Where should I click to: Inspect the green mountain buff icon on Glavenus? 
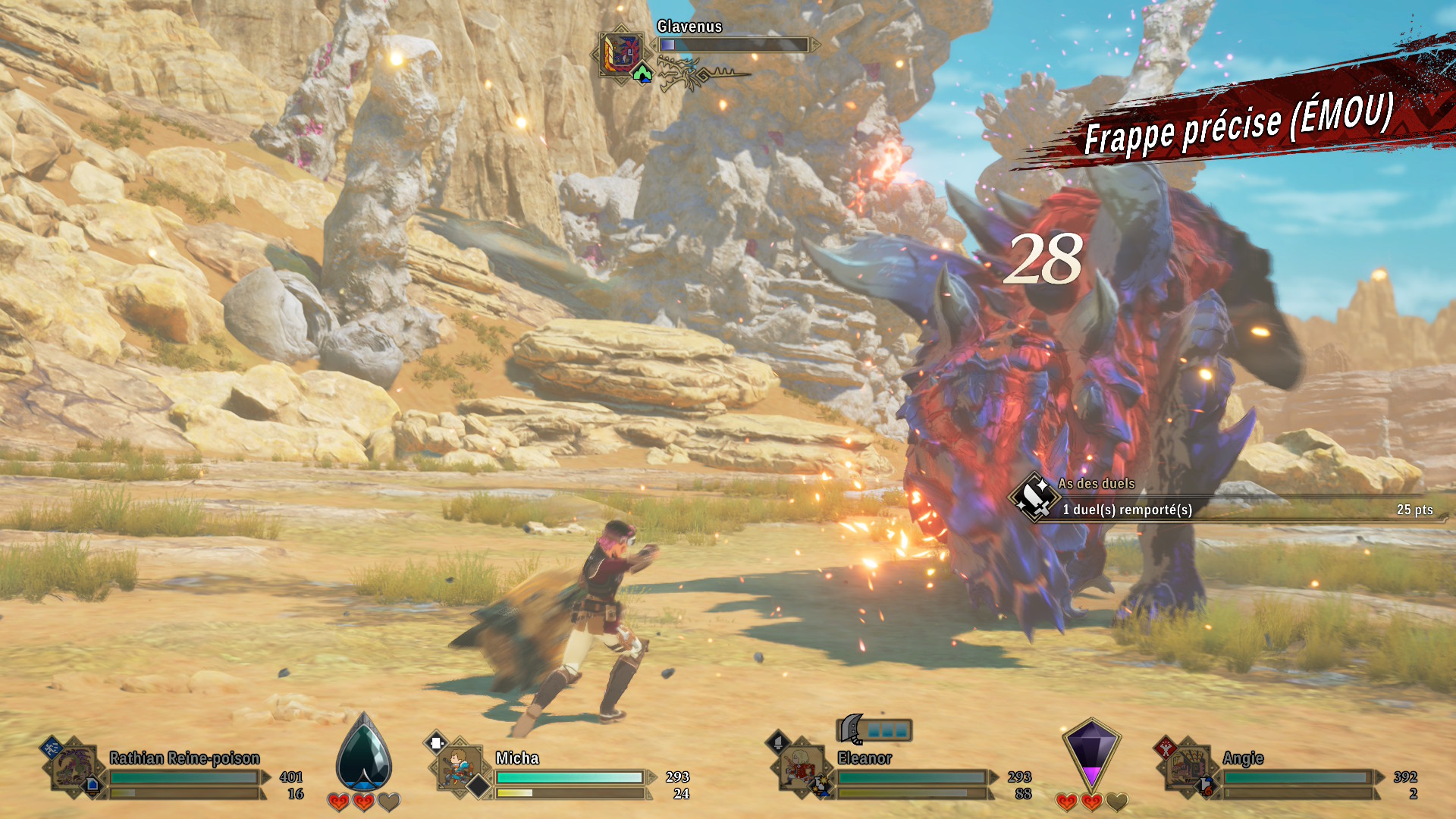click(x=642, y=74)
